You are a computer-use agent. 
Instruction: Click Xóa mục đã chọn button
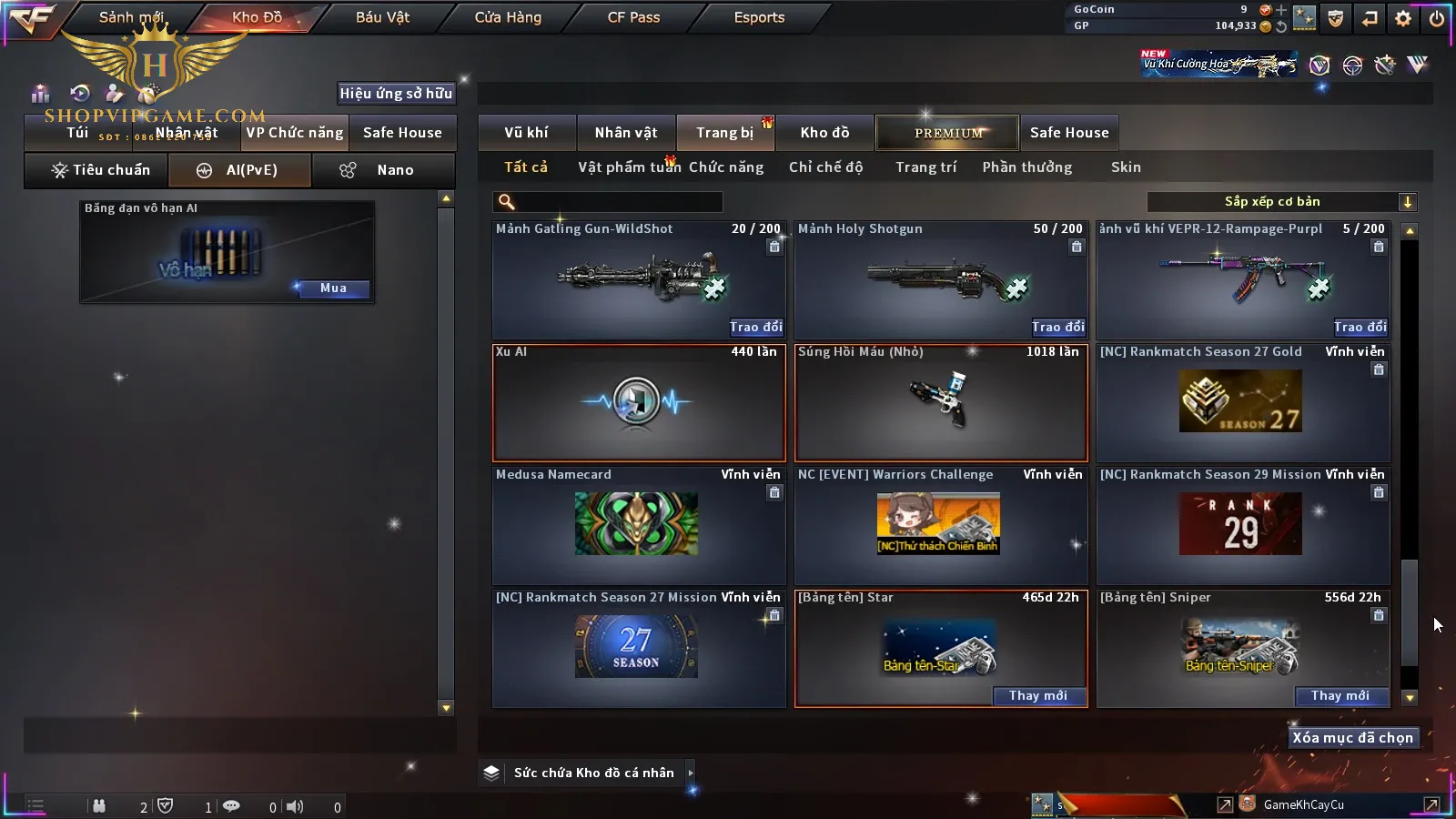tap(1352, 738)
